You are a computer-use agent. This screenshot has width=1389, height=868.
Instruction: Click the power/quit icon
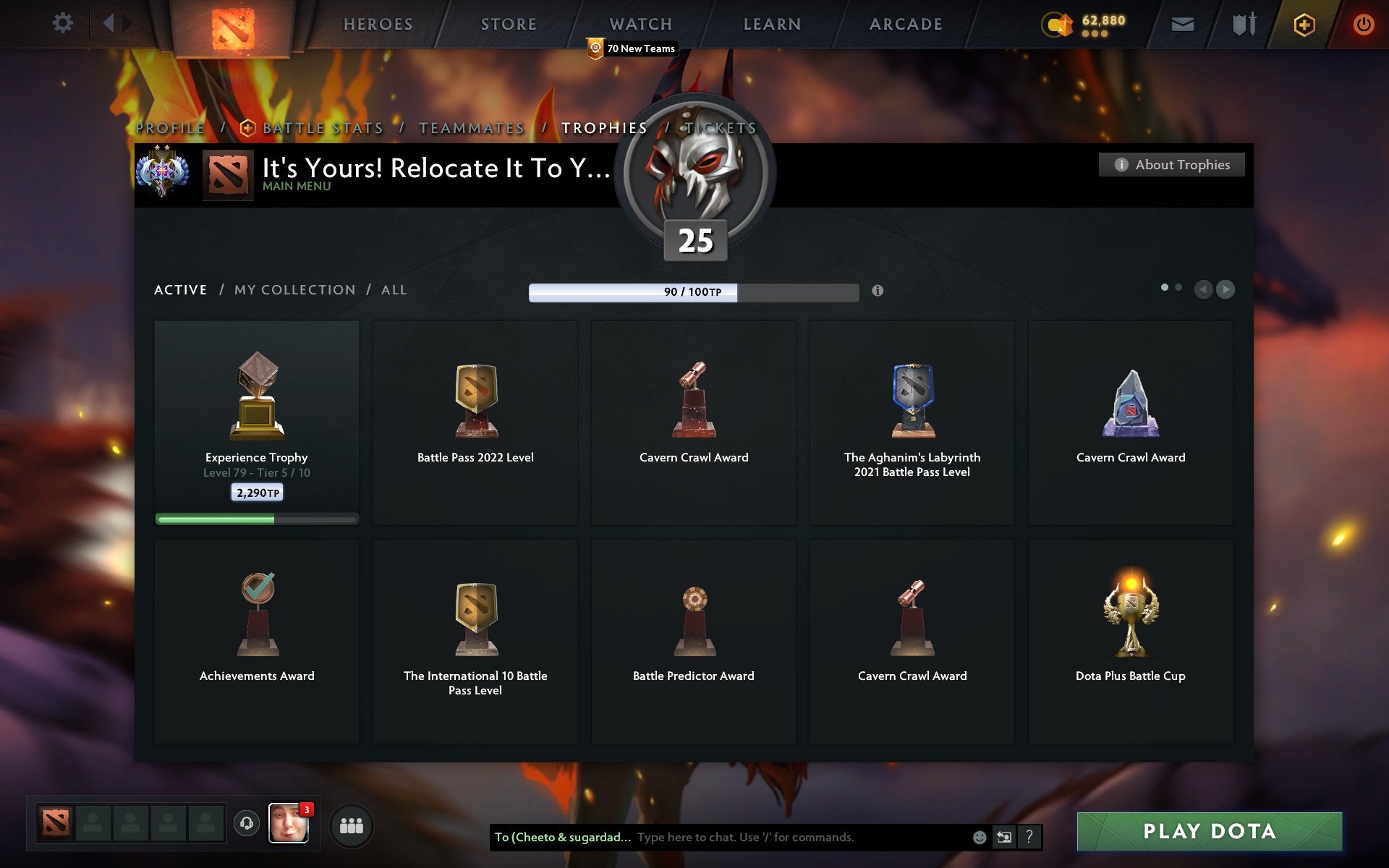coord(1362,24)
